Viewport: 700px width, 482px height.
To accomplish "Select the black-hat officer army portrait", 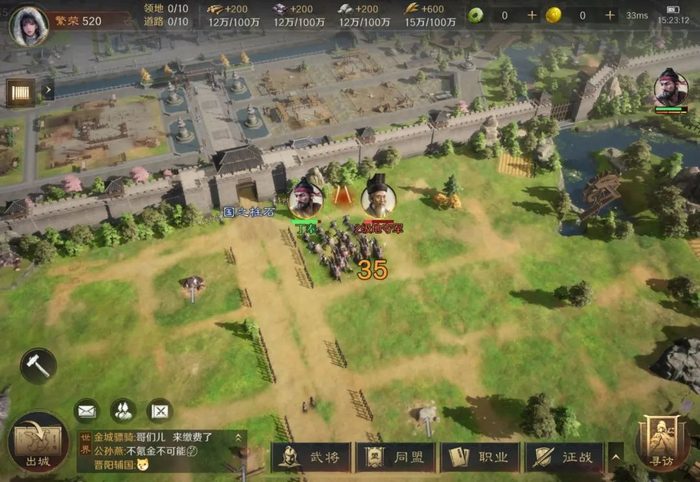I will click(378, 196).
